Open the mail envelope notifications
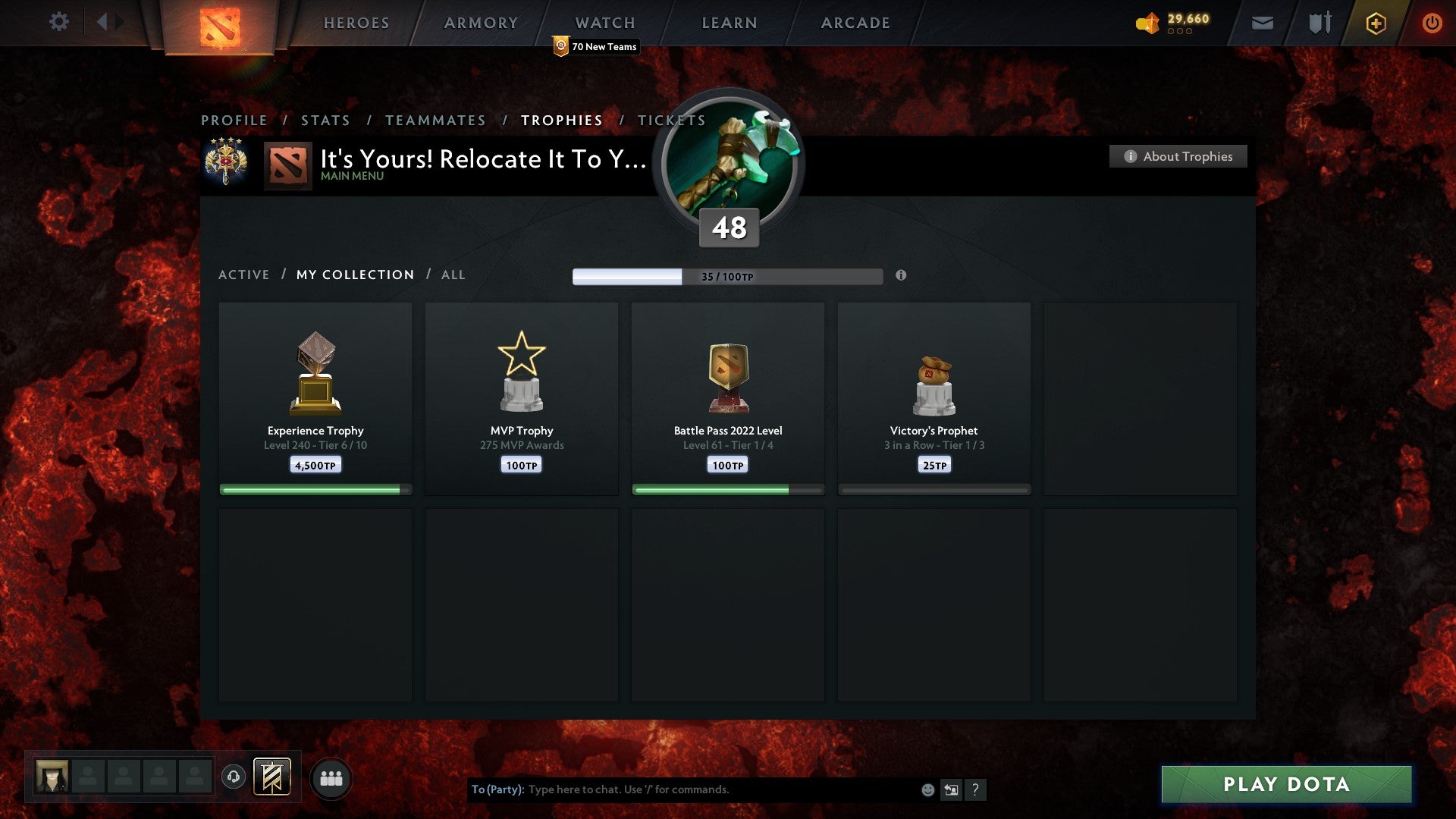This screenshot has width=1456, height=819. coord(1262,23)
